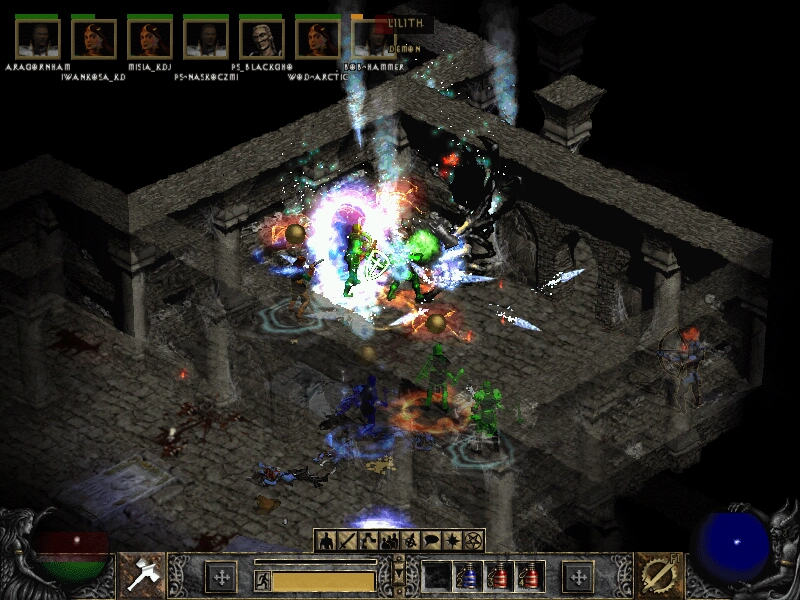Image resolution: width=800 pixels, height=600 pixels.
Task: Select Aragornham's party portrait
Action: pos(38,38)
